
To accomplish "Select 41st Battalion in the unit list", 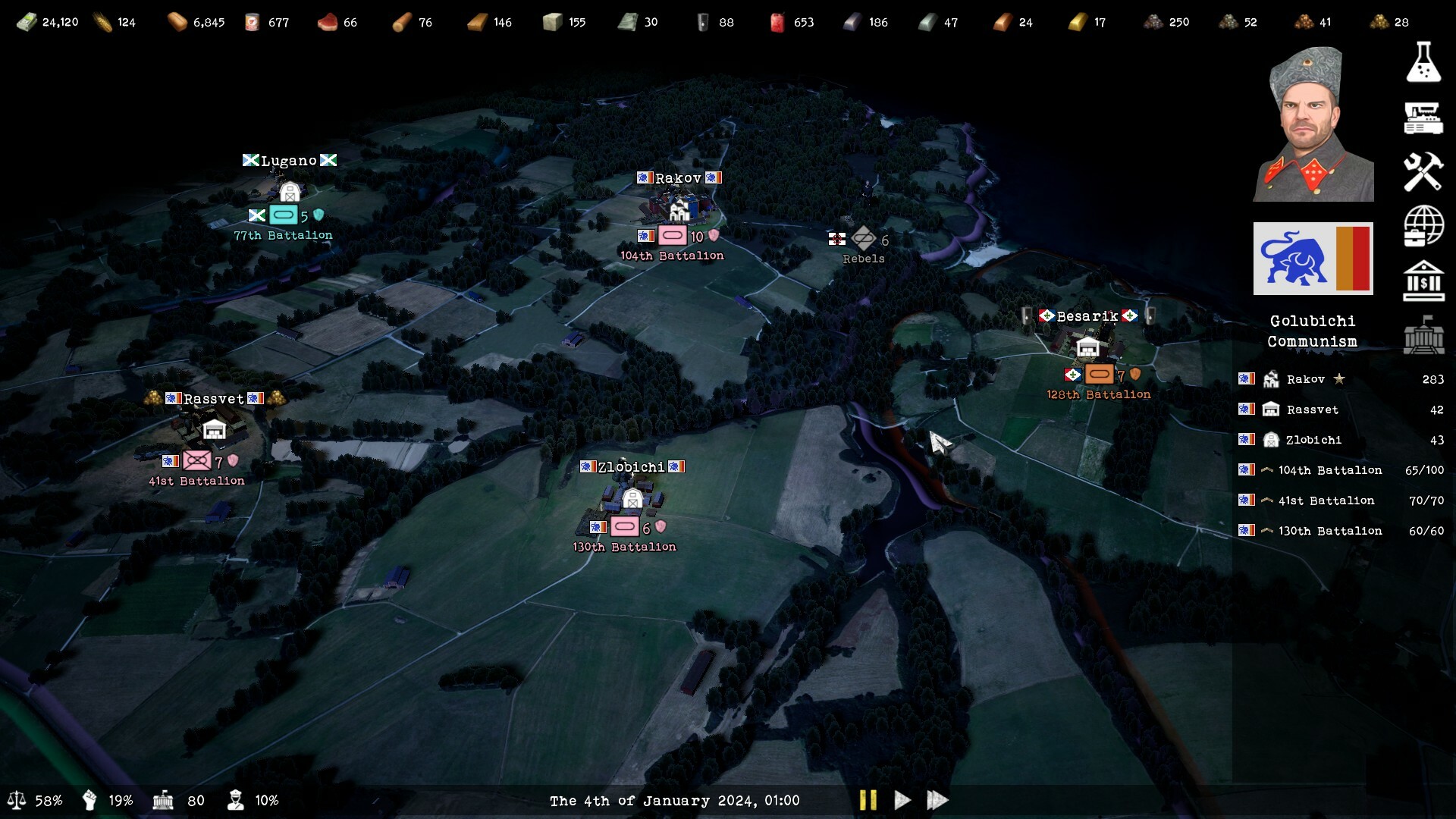I will tap(1326, 500).
